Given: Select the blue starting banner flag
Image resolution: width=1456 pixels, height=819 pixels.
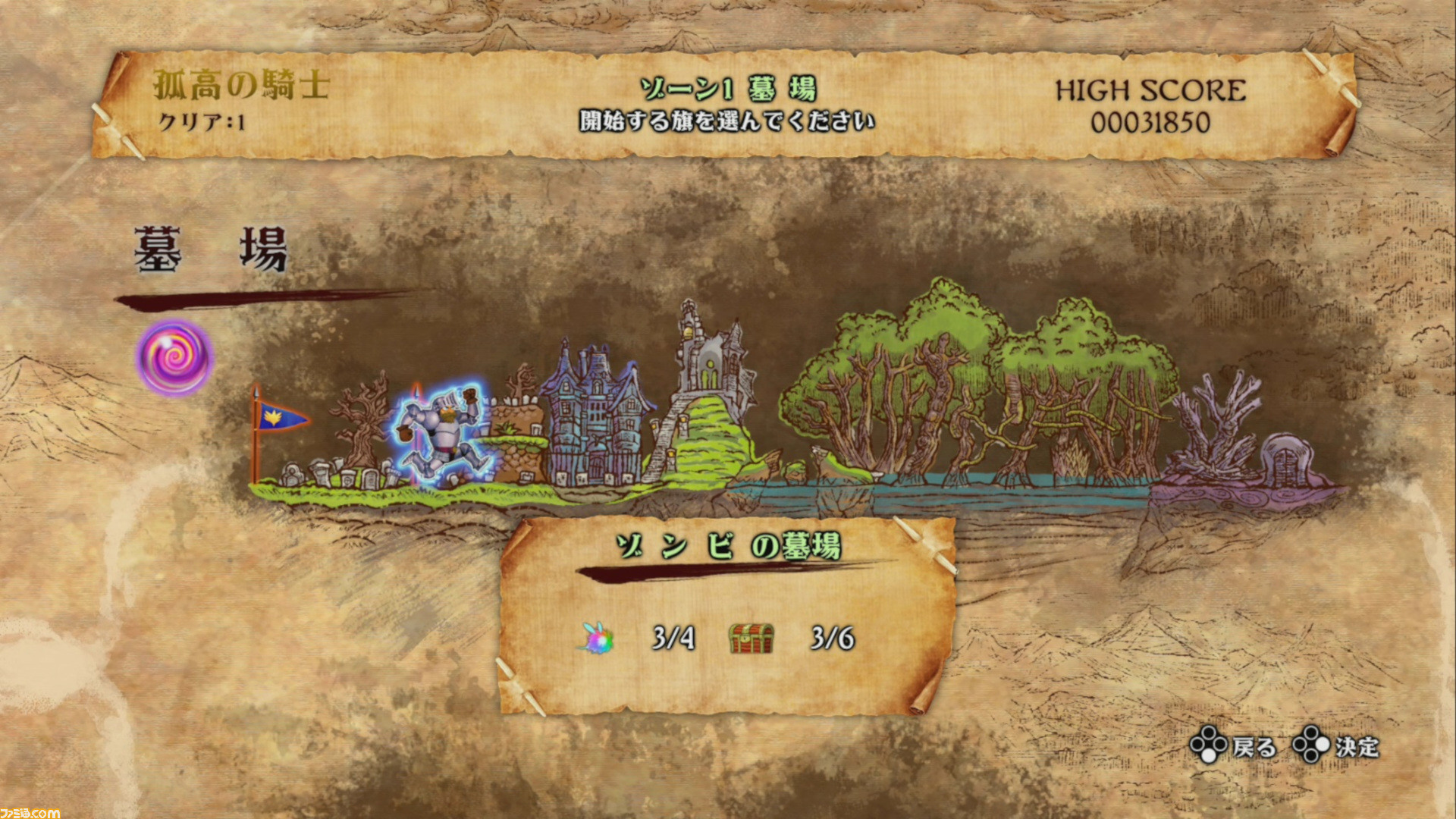Looking at the screenshot, I should [x=281, y=417].
